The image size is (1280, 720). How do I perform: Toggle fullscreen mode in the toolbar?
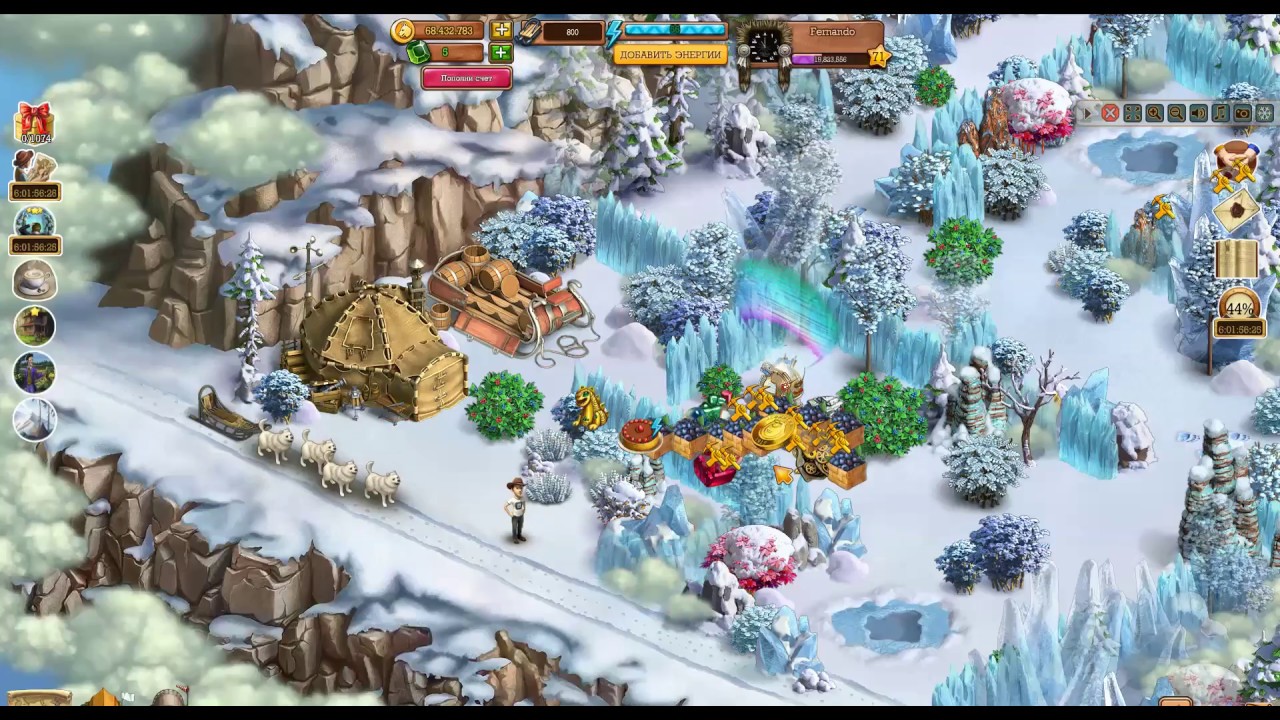click(1132, 114)
